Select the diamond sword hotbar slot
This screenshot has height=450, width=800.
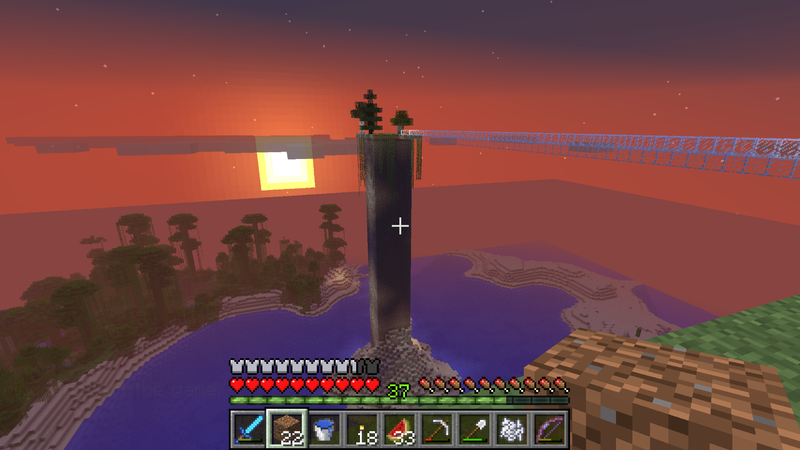coord(246,430)
